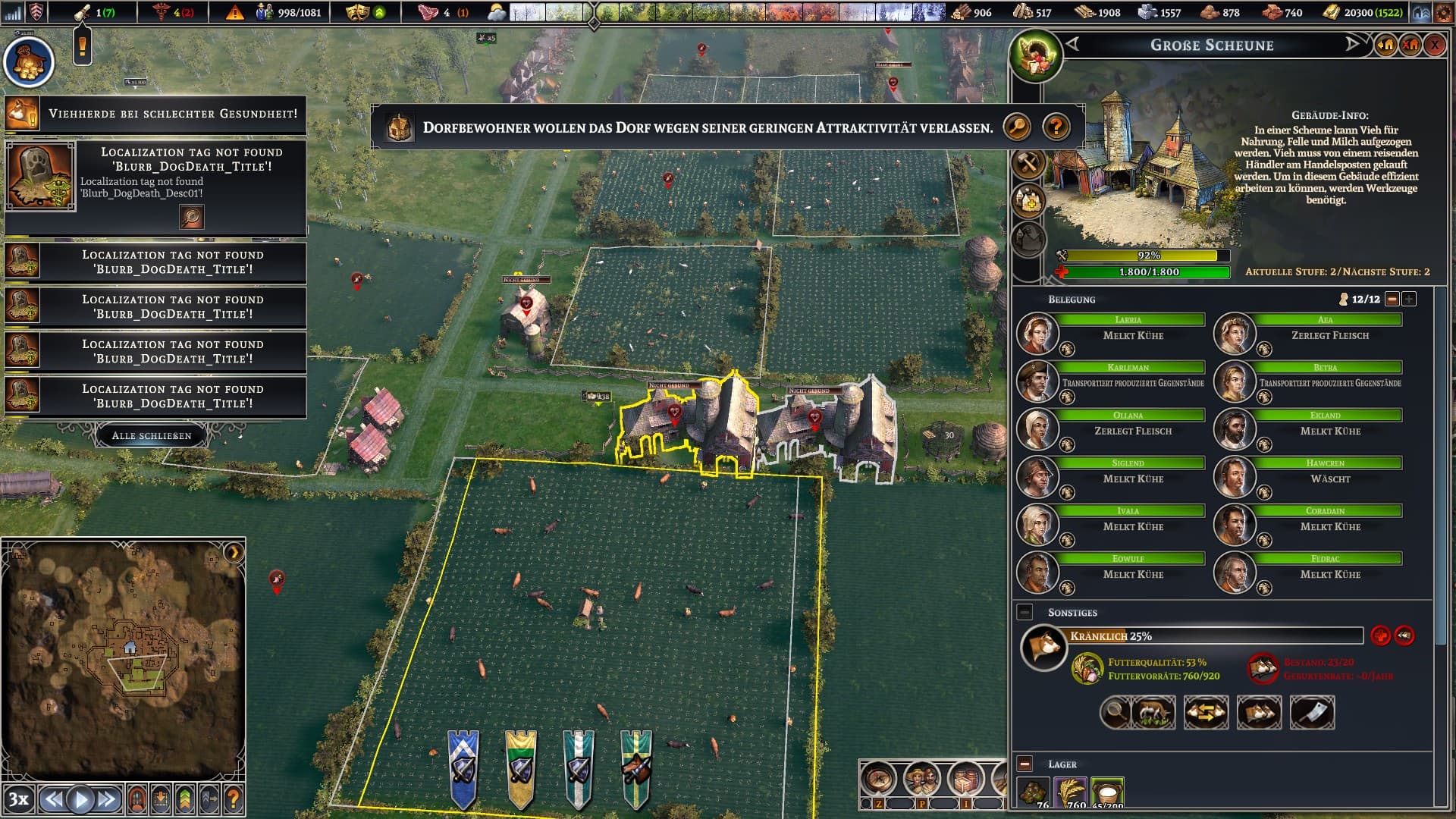The width and height of the screenshot is (1456, 819).
Task: Click the play button for game speed
Action: [x=80, y=799]
